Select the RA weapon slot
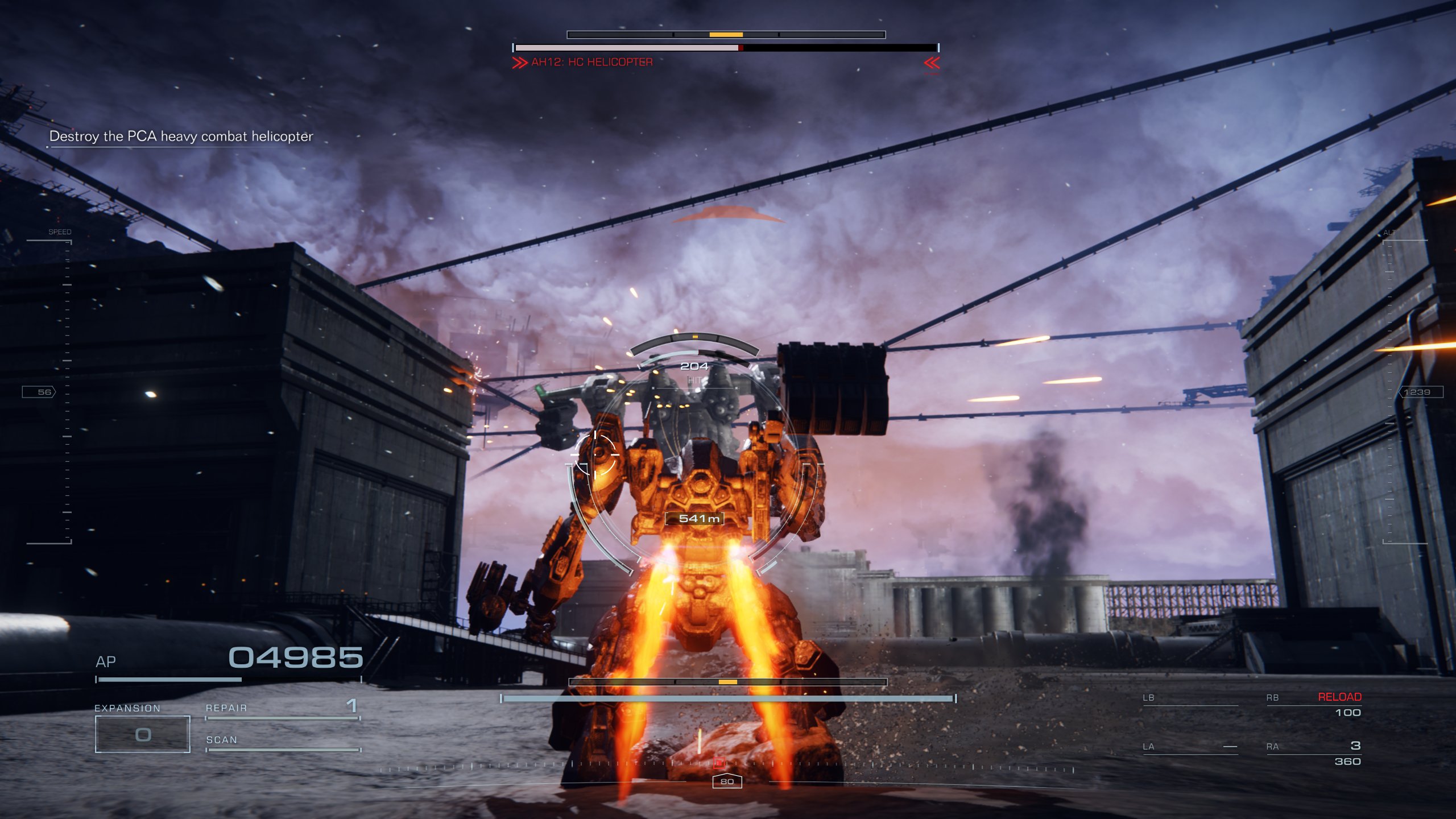This screenshot has width=1456, height=819. (1313, 753)
